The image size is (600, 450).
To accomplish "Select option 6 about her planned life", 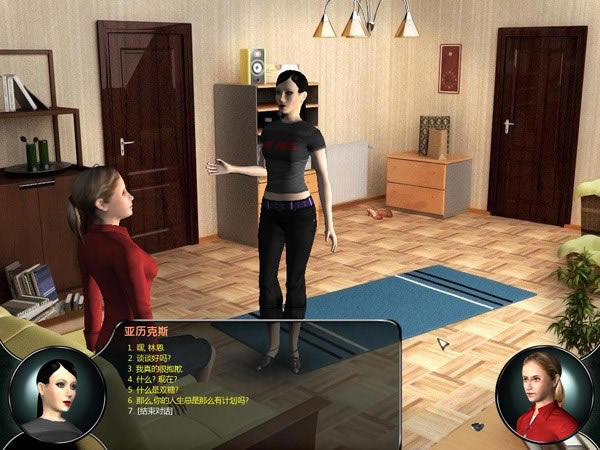I will pyautogui.click(x=191, y=400).
